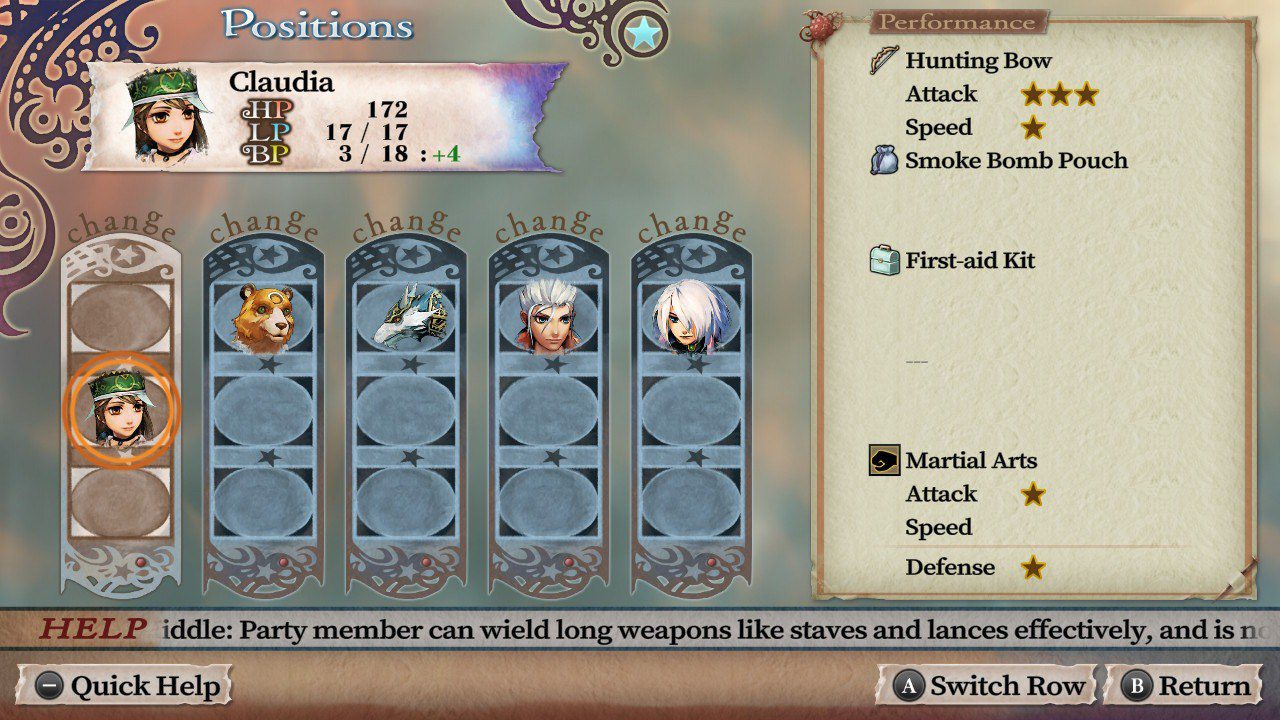Select the First-aid Kit item
Viewport: 1280px width, 720px height.
(x=969, y=261)
